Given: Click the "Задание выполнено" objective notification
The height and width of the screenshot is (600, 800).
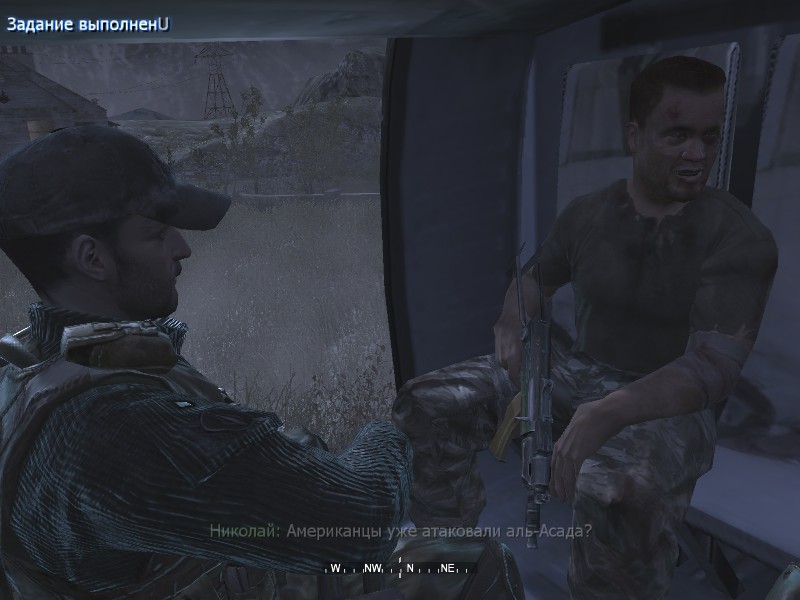Looking at the screenshot, I should pyautogui.click(x=88, y=24).
